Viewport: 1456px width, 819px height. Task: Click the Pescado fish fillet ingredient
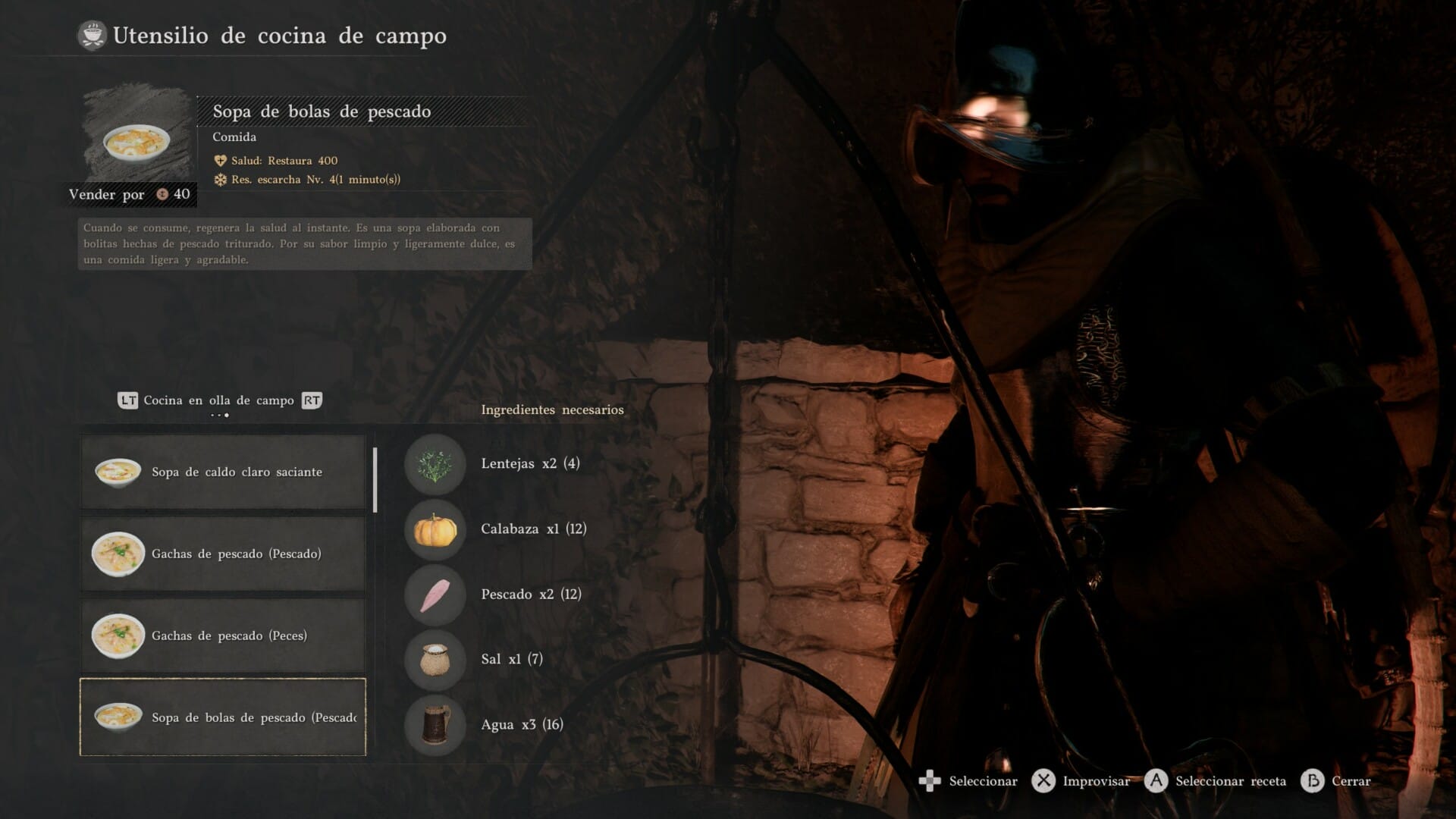[435, 595]
